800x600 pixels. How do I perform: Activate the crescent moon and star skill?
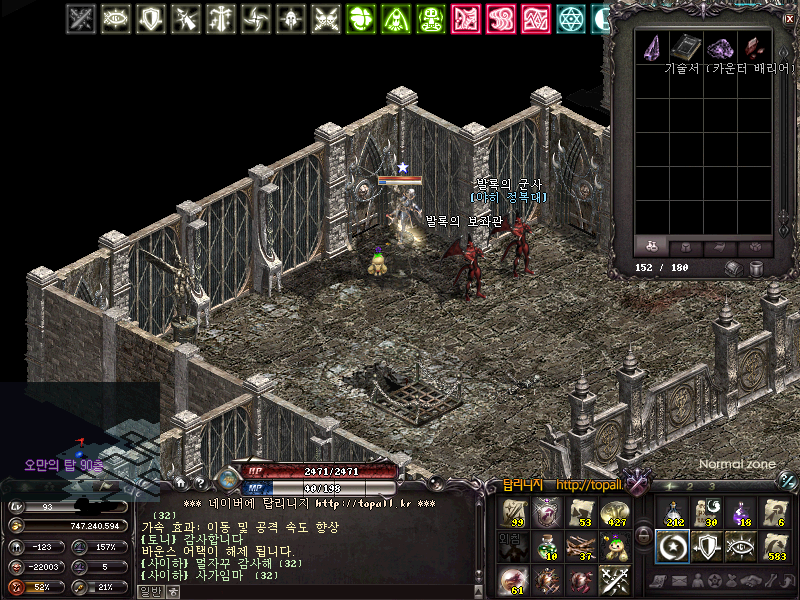pos(673,546)
